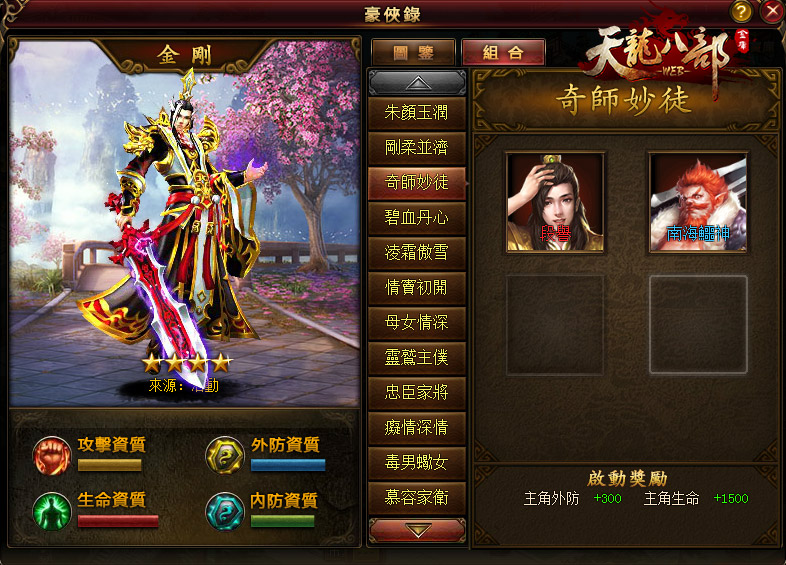The image size is (786, 565).
Task: Choose 母女情深 from the list
Action: [417, 322]
